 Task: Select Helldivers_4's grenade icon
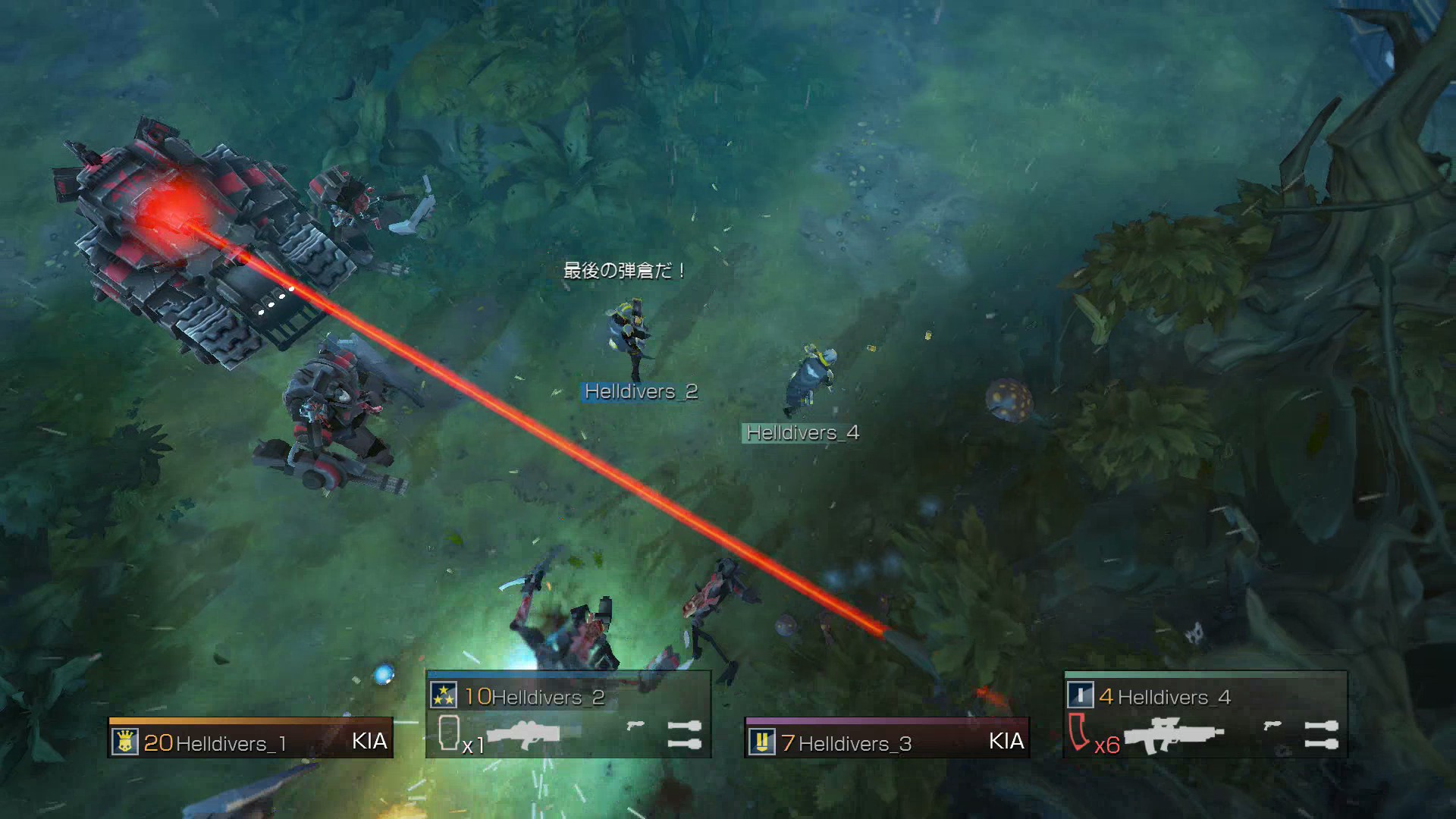(x=1321, y=734)
